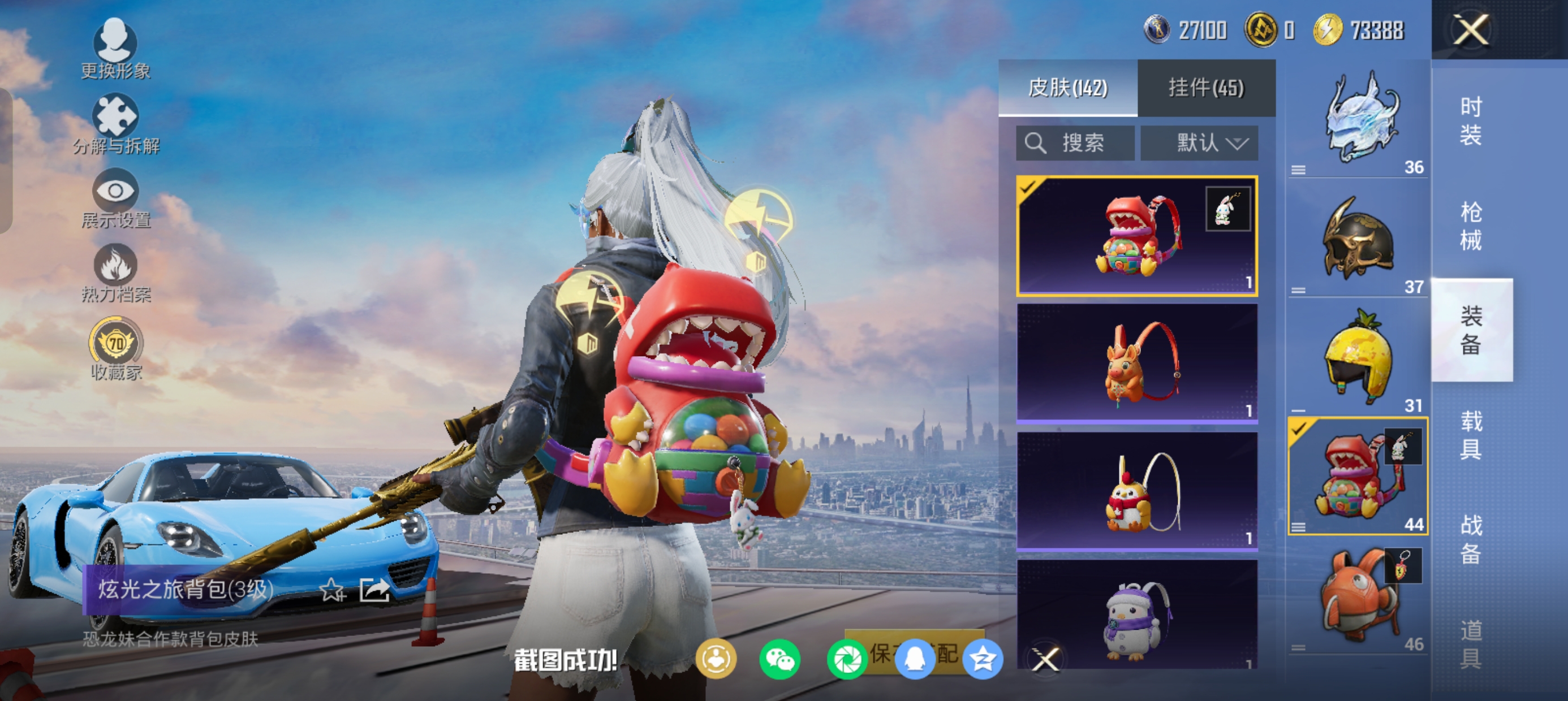
Task: Share screenshot to WeChat
Action: (x=779, y=660)
